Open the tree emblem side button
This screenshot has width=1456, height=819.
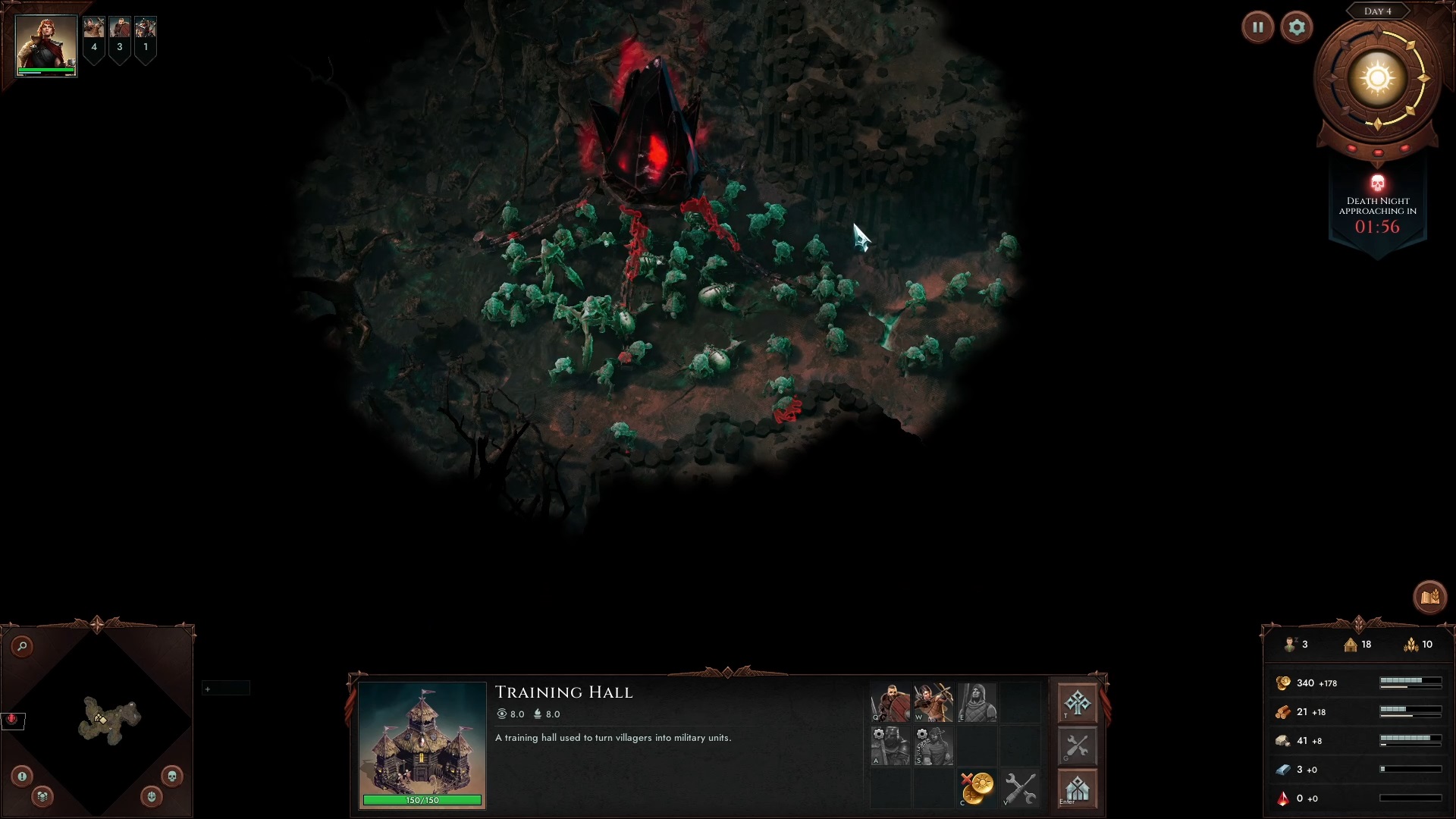pyautogui.click(x=1077, y=703)
